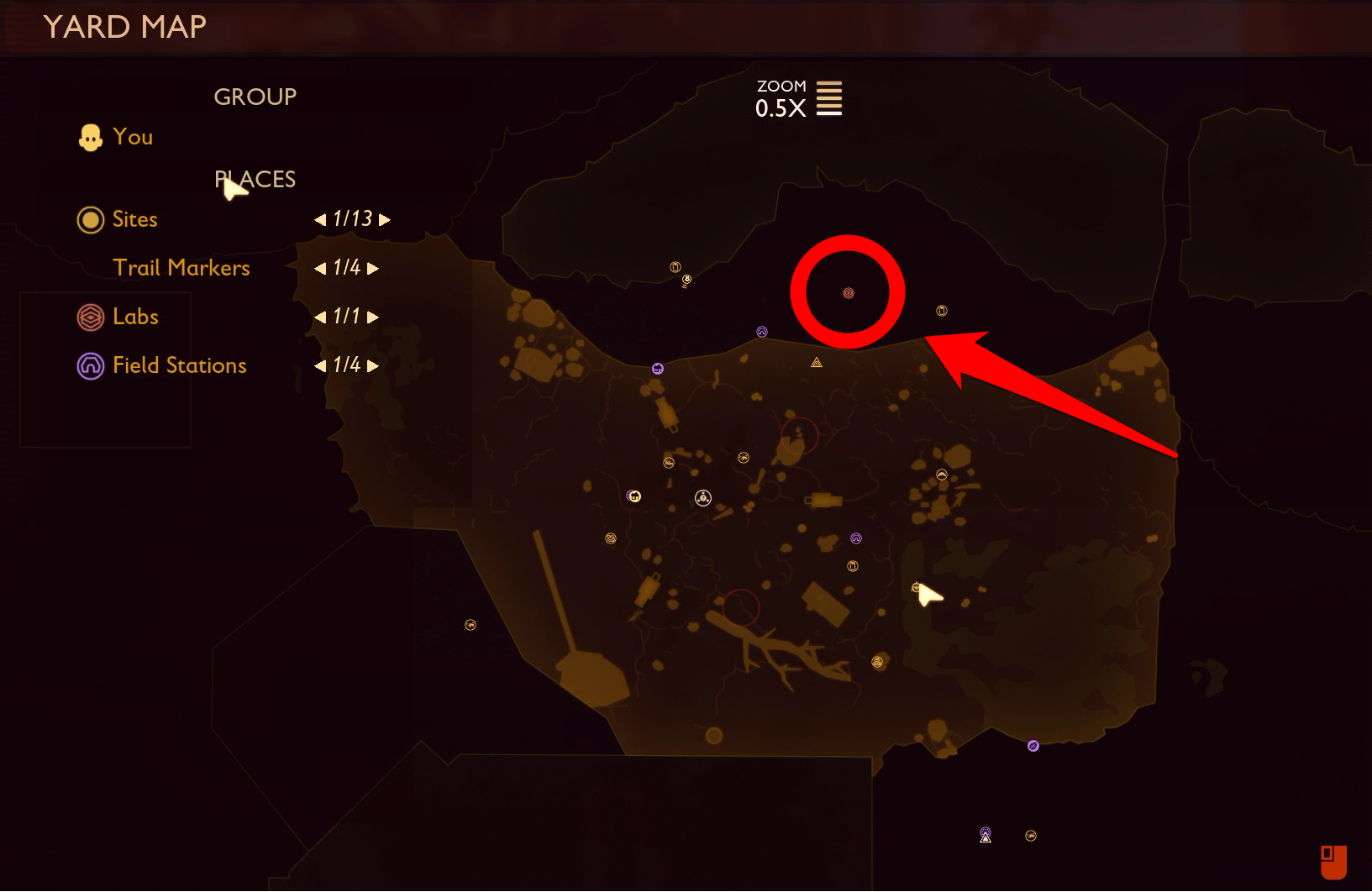Click the 0.5X zoom label
The width and height of the screenshot is (1372, 892).
pyautogui.click(x=780, y=108)
